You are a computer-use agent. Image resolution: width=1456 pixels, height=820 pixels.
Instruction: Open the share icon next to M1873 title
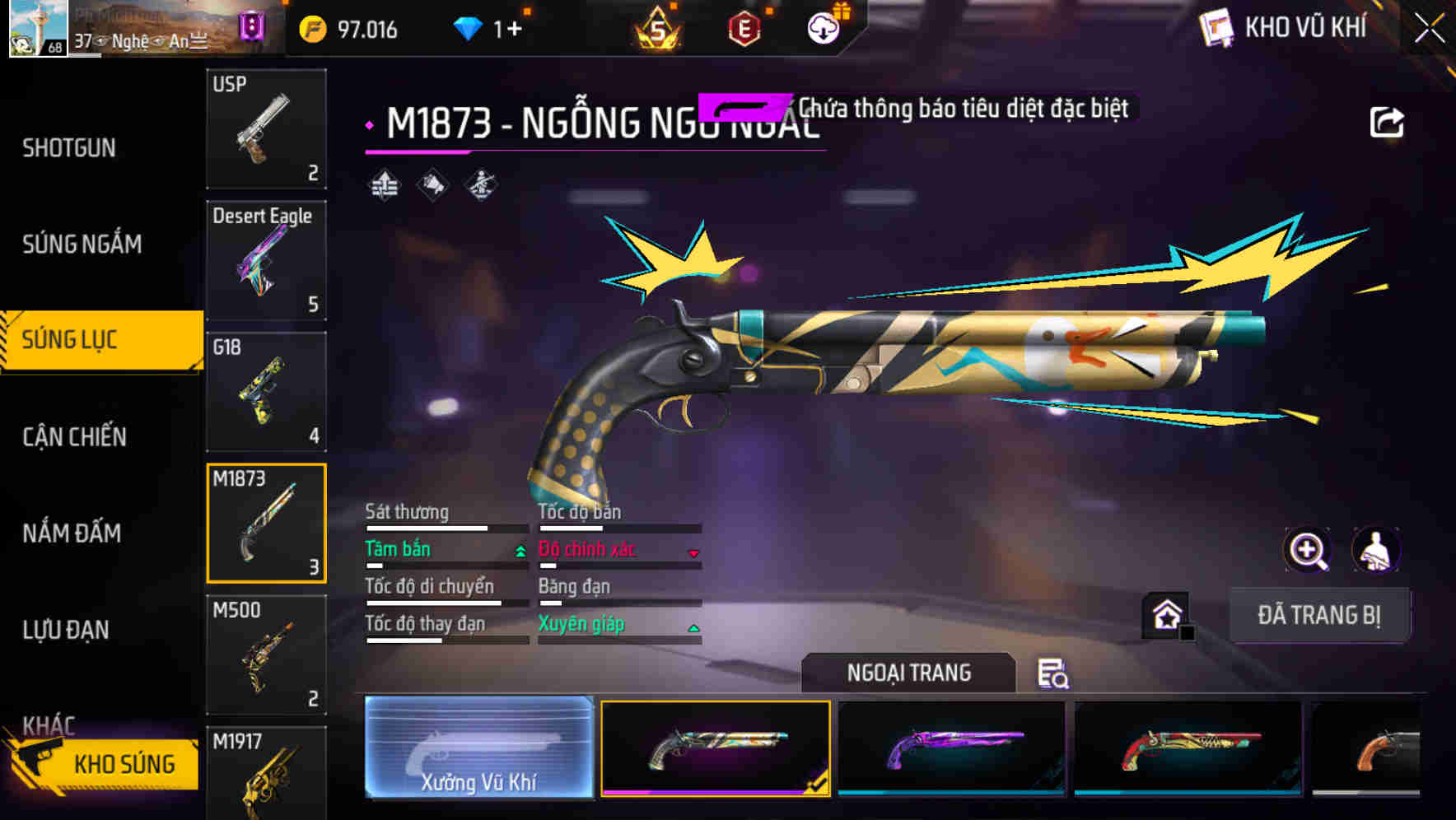[x=1388, y=120]
